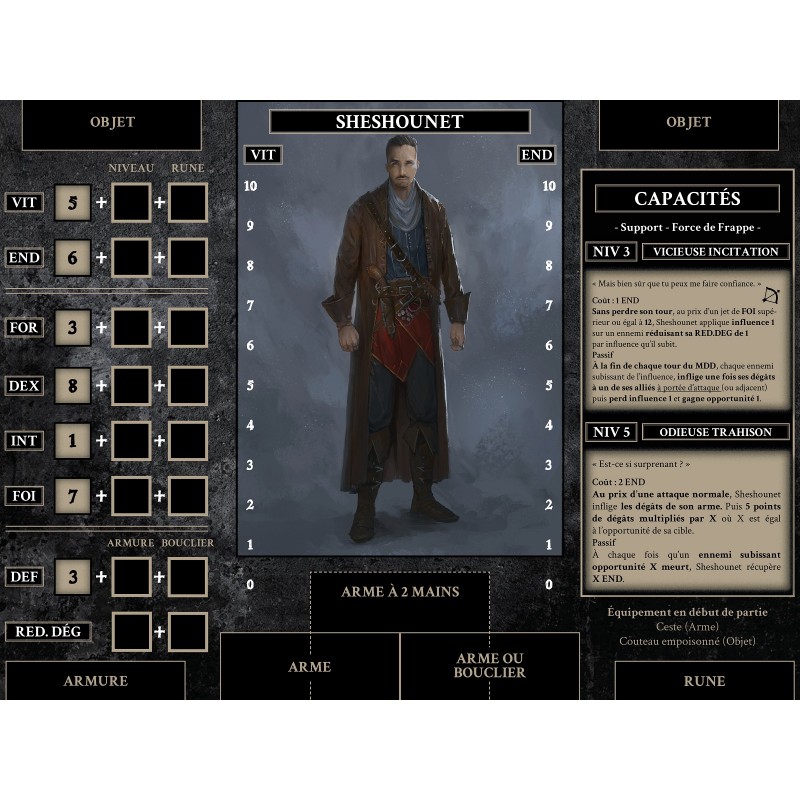The width and height of the screenshot is (800, 800).
Task: Select the END stat value of 6
Action: (x=72, y=257)
